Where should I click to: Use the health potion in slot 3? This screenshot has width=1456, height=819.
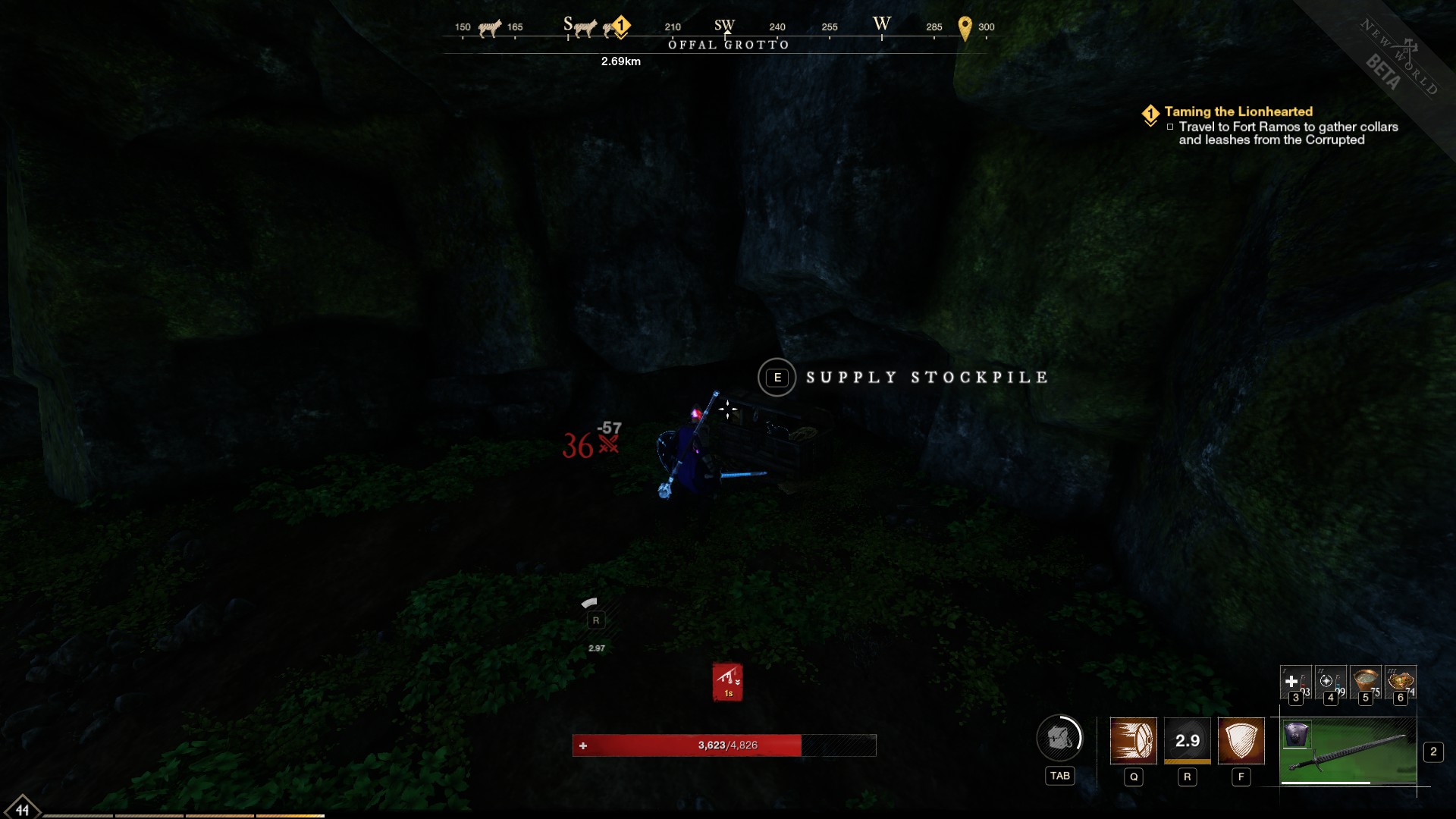point(1297,682)
